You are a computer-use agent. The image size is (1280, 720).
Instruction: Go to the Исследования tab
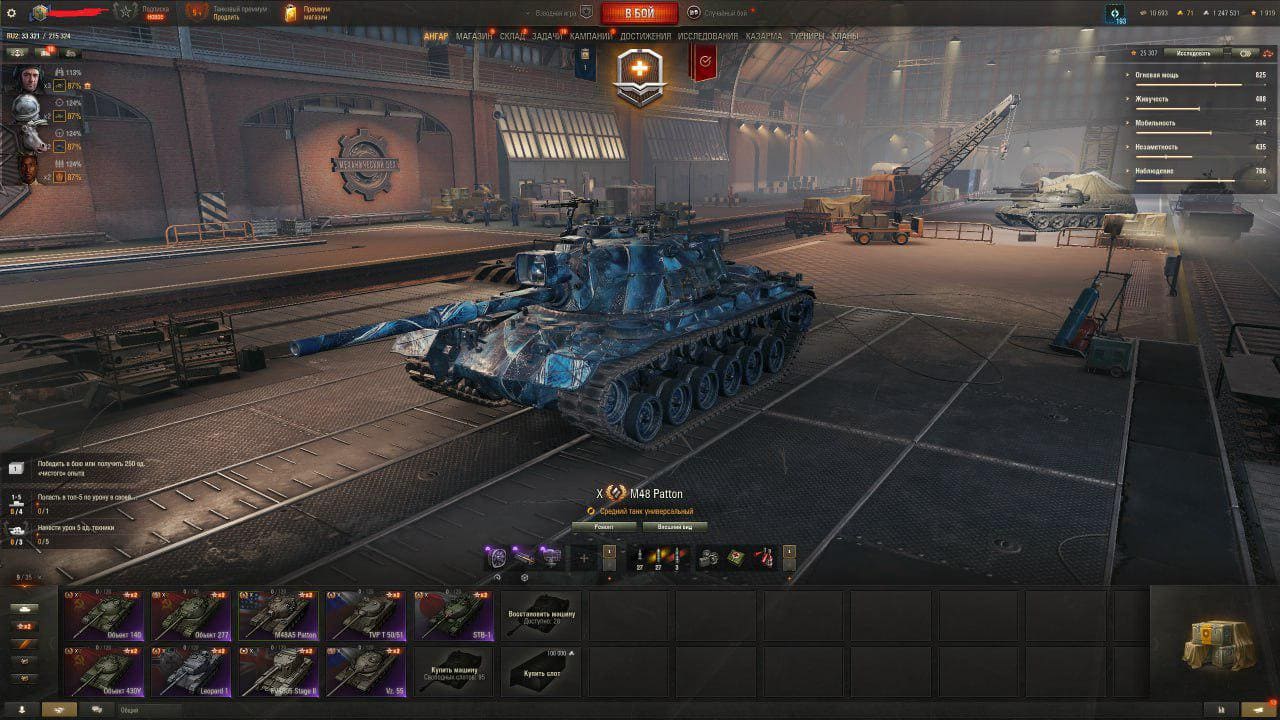tap(708, 36)
